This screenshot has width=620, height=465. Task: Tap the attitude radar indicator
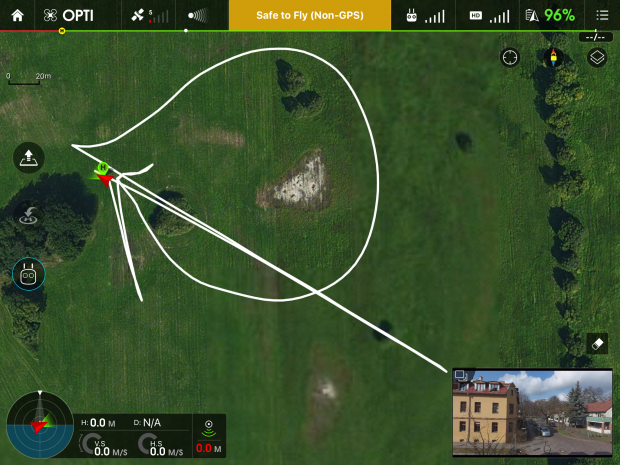pos(39,425)
